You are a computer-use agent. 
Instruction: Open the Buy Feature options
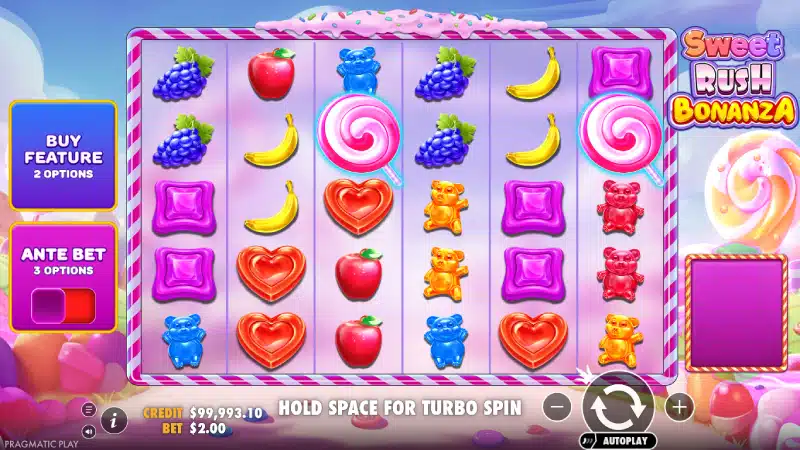(62, 156)
